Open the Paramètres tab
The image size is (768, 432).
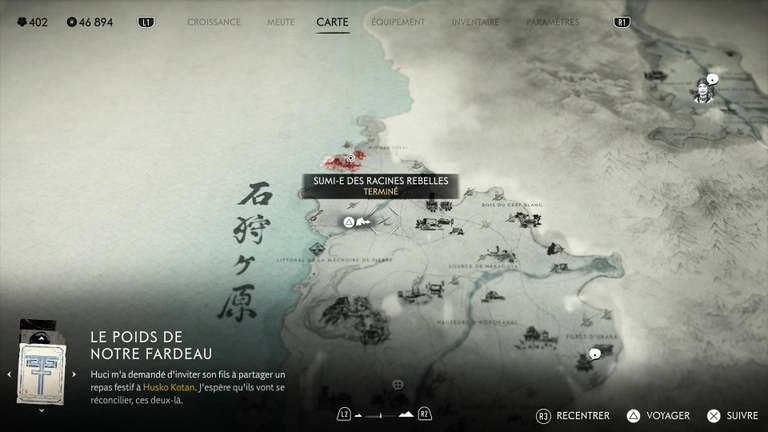pos(552,21)
